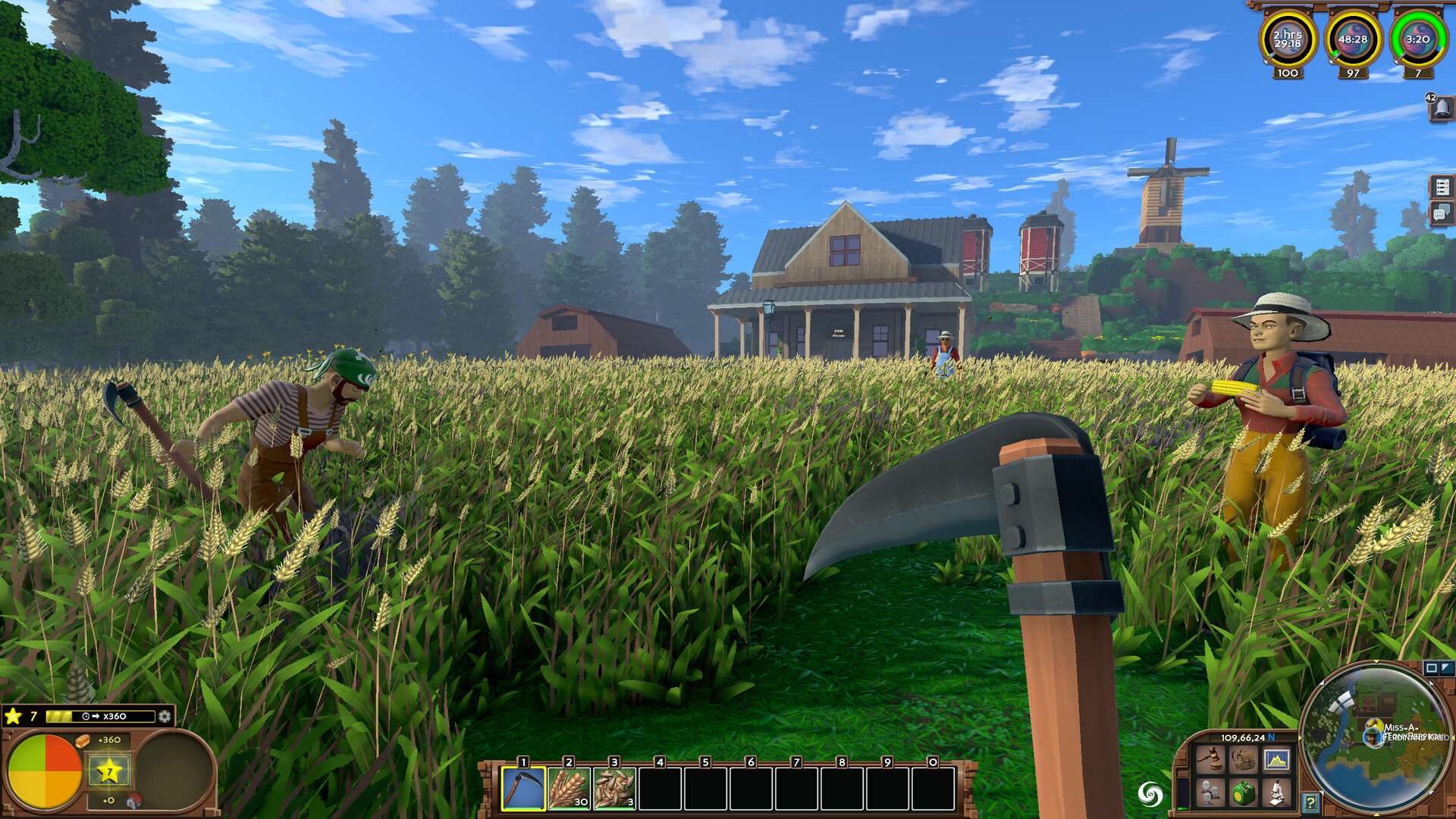Open the circular minimap
This screenshot has width=1456, height=819.
1376,739
